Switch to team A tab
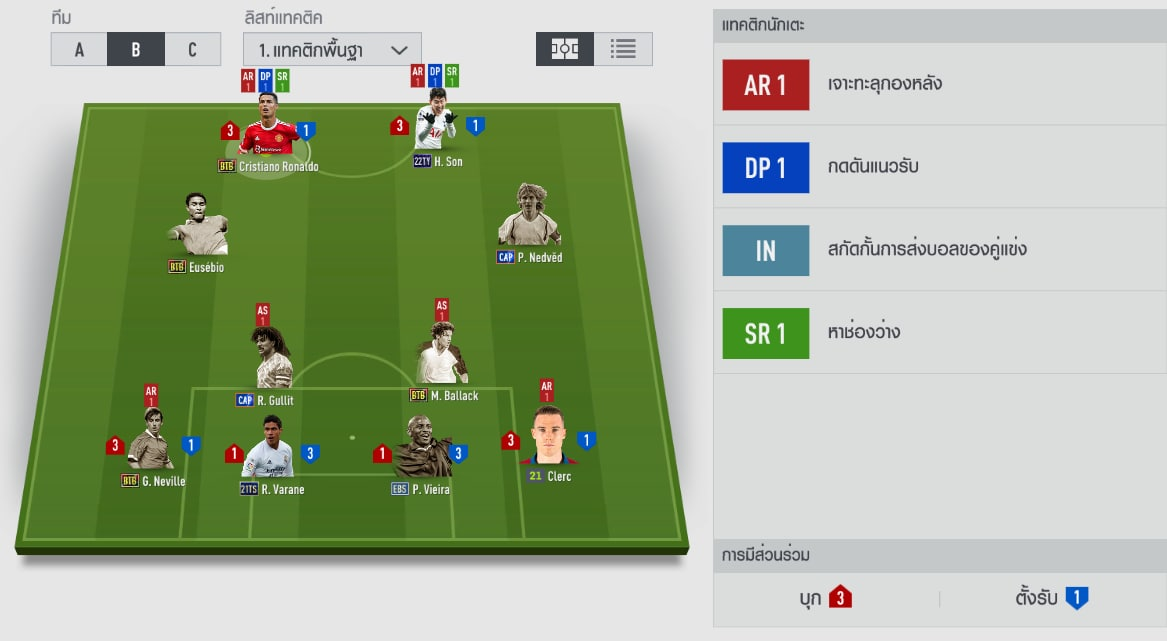The image size is (1167, 641). click(x=79, y=49)
